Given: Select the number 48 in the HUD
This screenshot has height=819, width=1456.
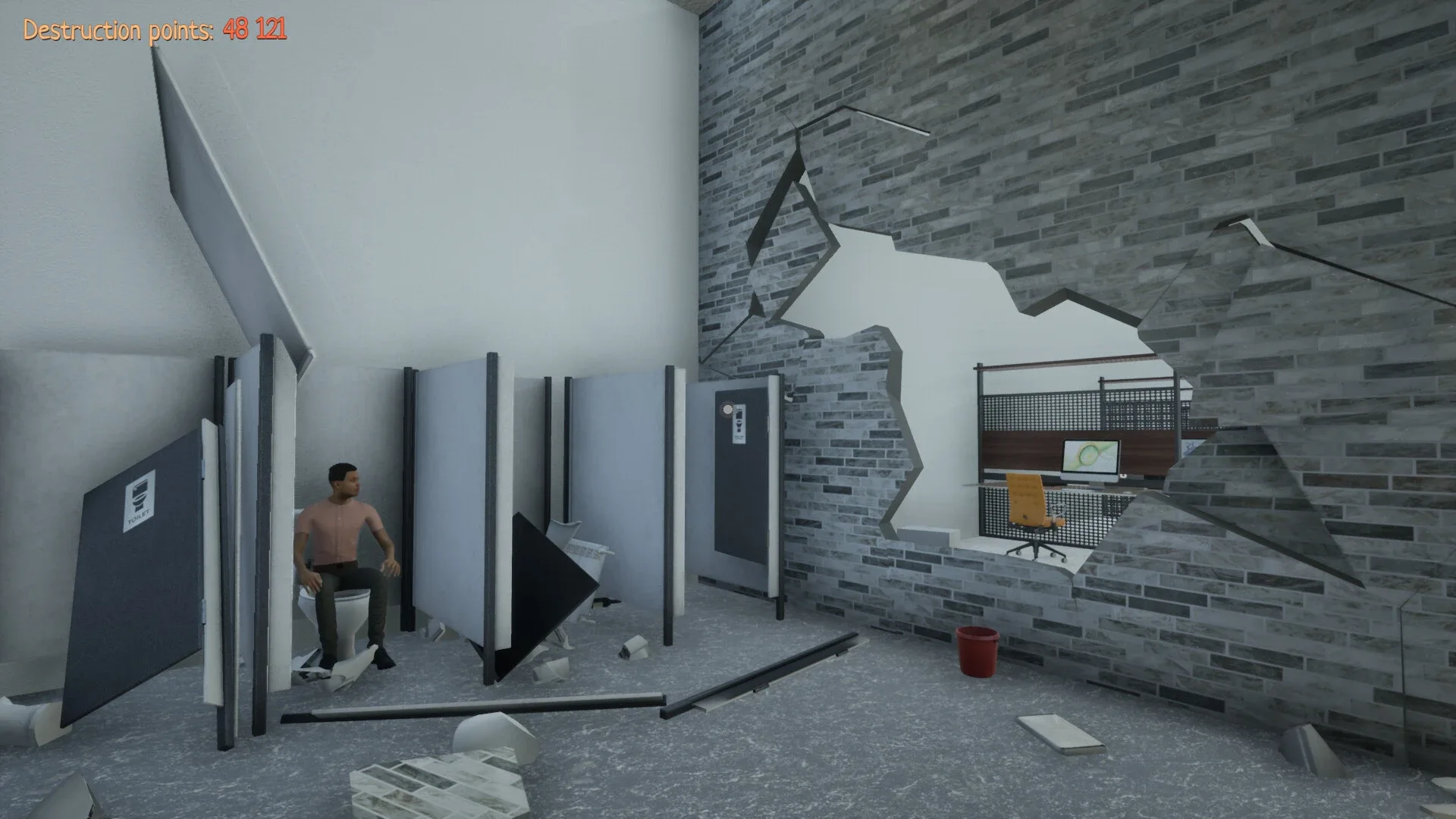Looking at the screenshot, I should pyautogui.click(x=237, y=30).
